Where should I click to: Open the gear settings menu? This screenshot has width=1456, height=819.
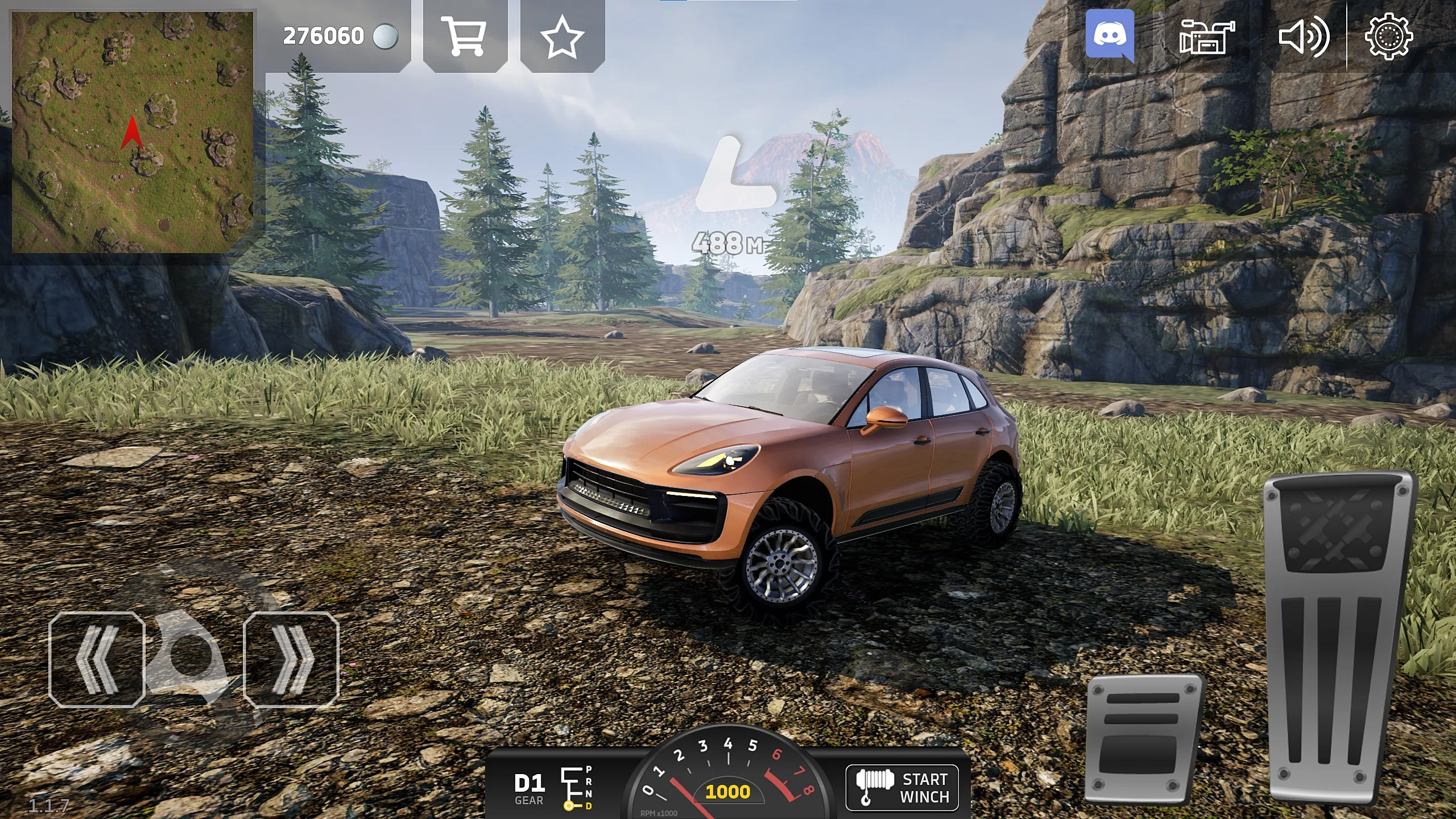1388,36
